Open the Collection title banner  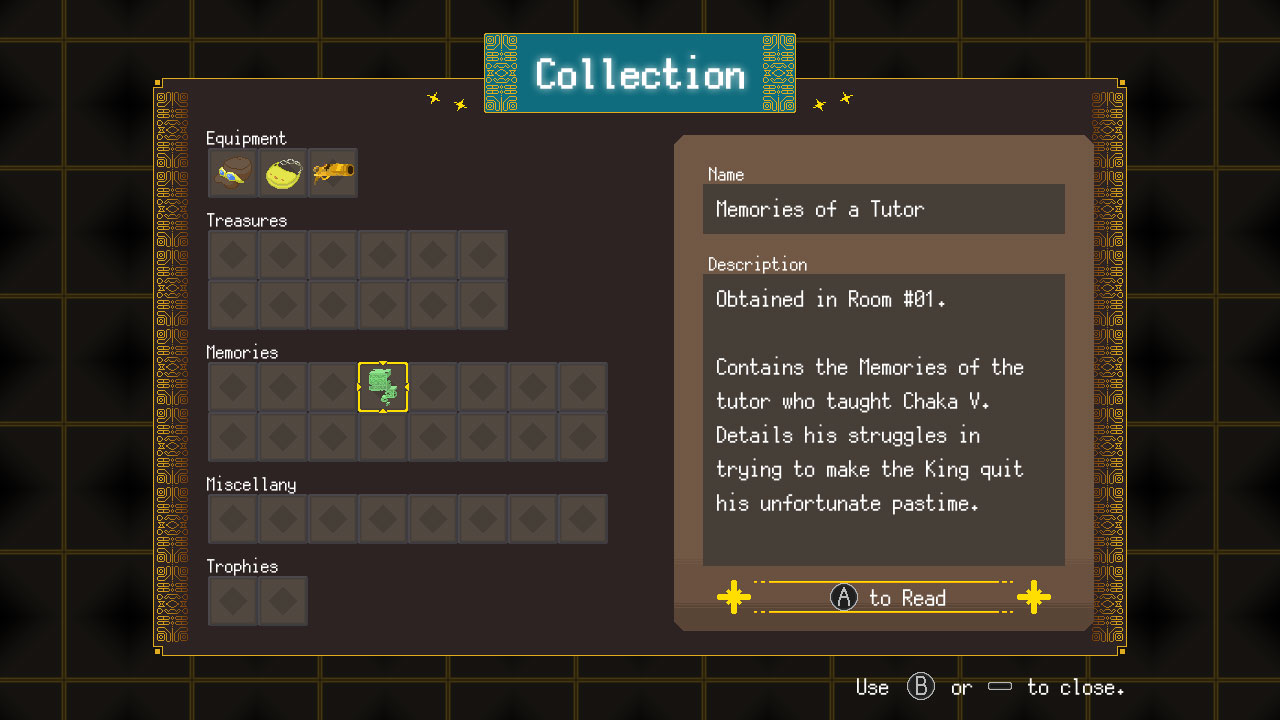[x=639, y=73]
